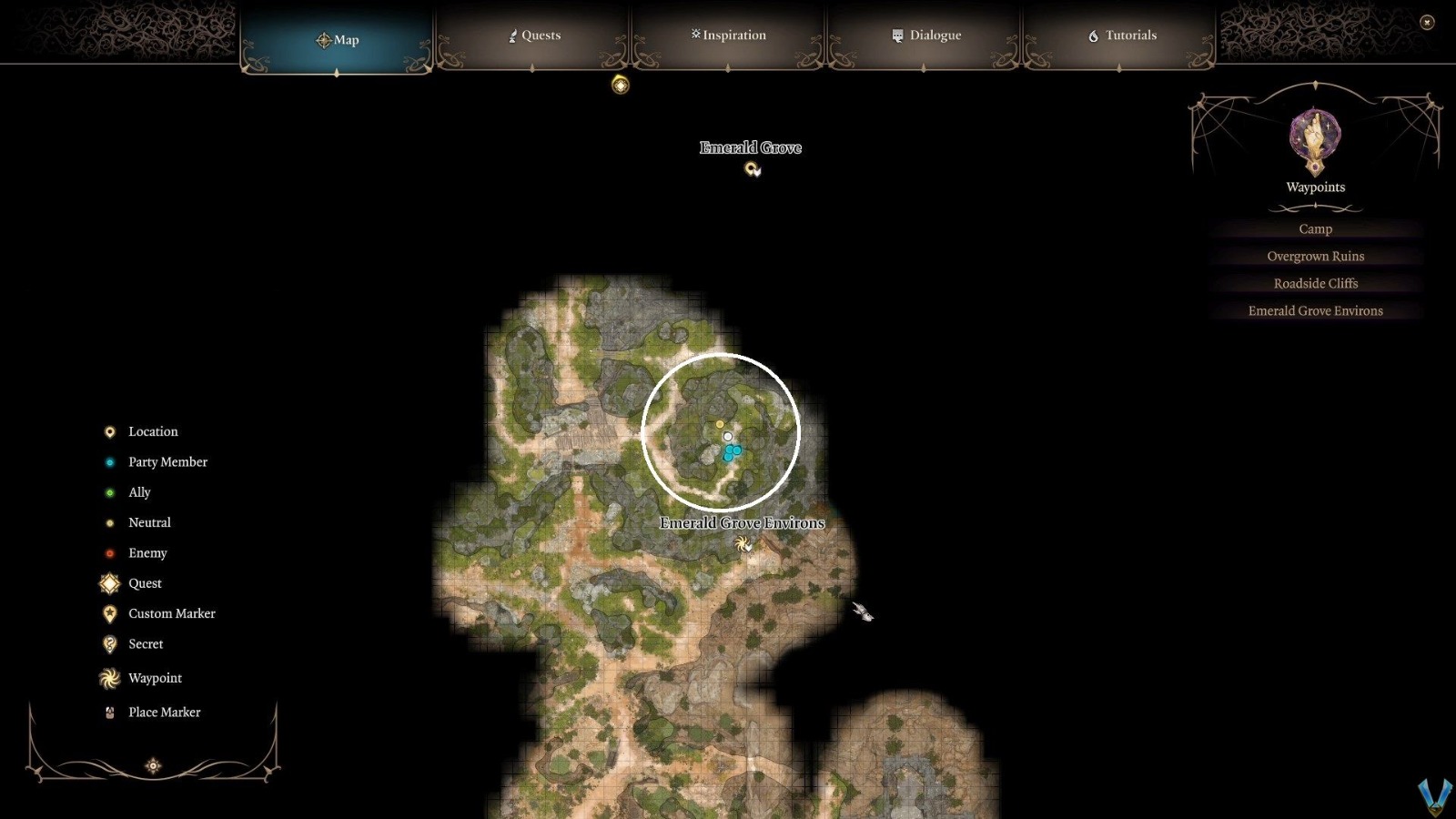Select the Quest marker icon in the legend
1456x819 pixels.
tap(109, 583)
